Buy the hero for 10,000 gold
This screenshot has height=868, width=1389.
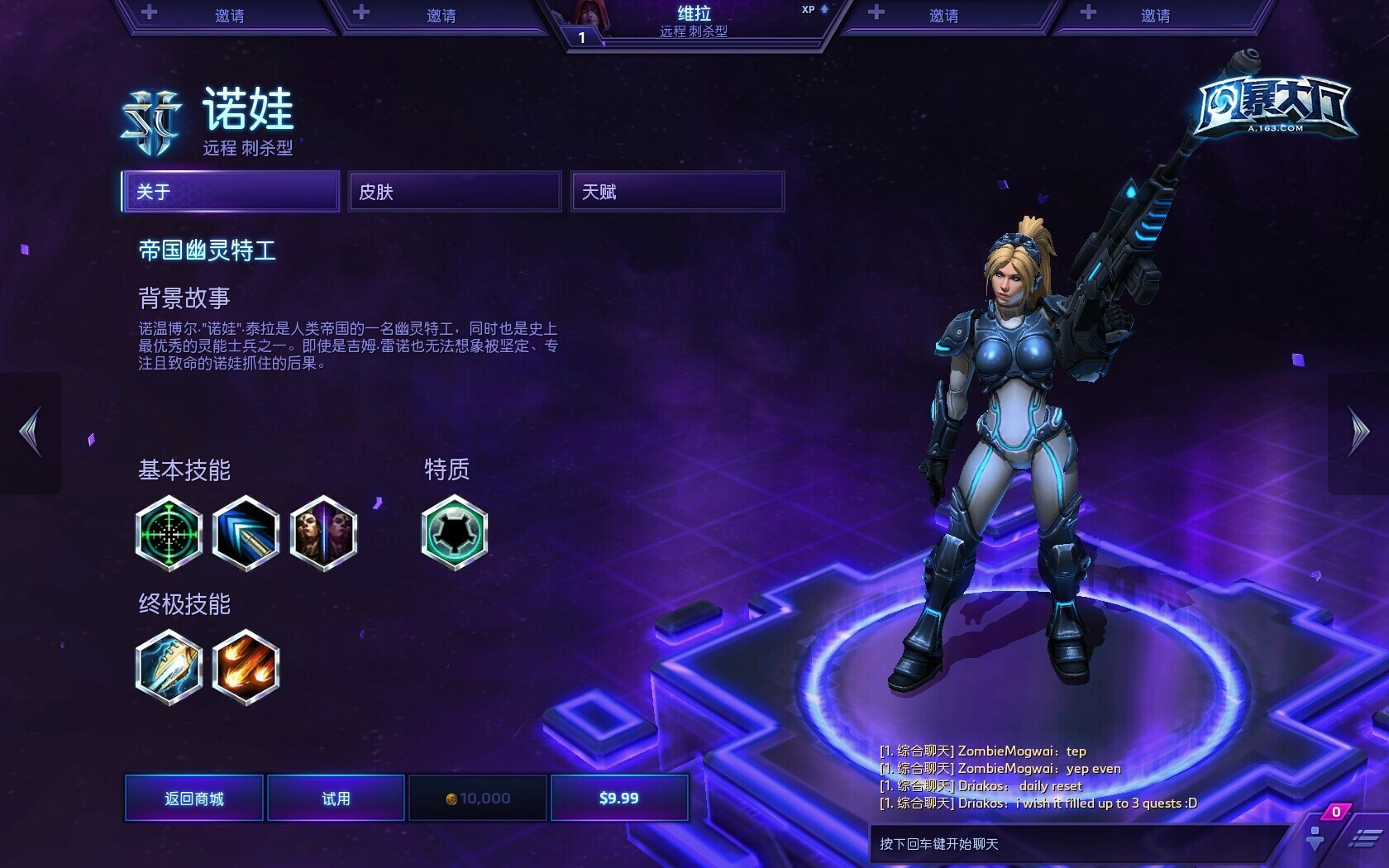coord(478,798)
